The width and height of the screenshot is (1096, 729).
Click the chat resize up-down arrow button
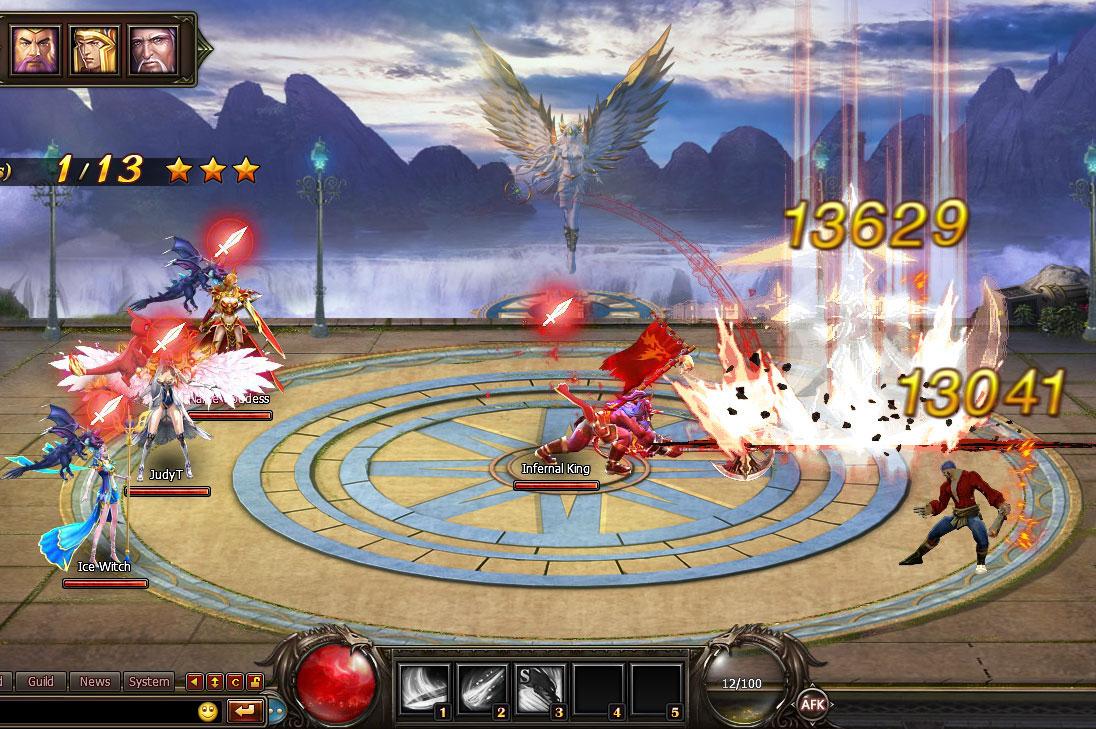[215, 682]
